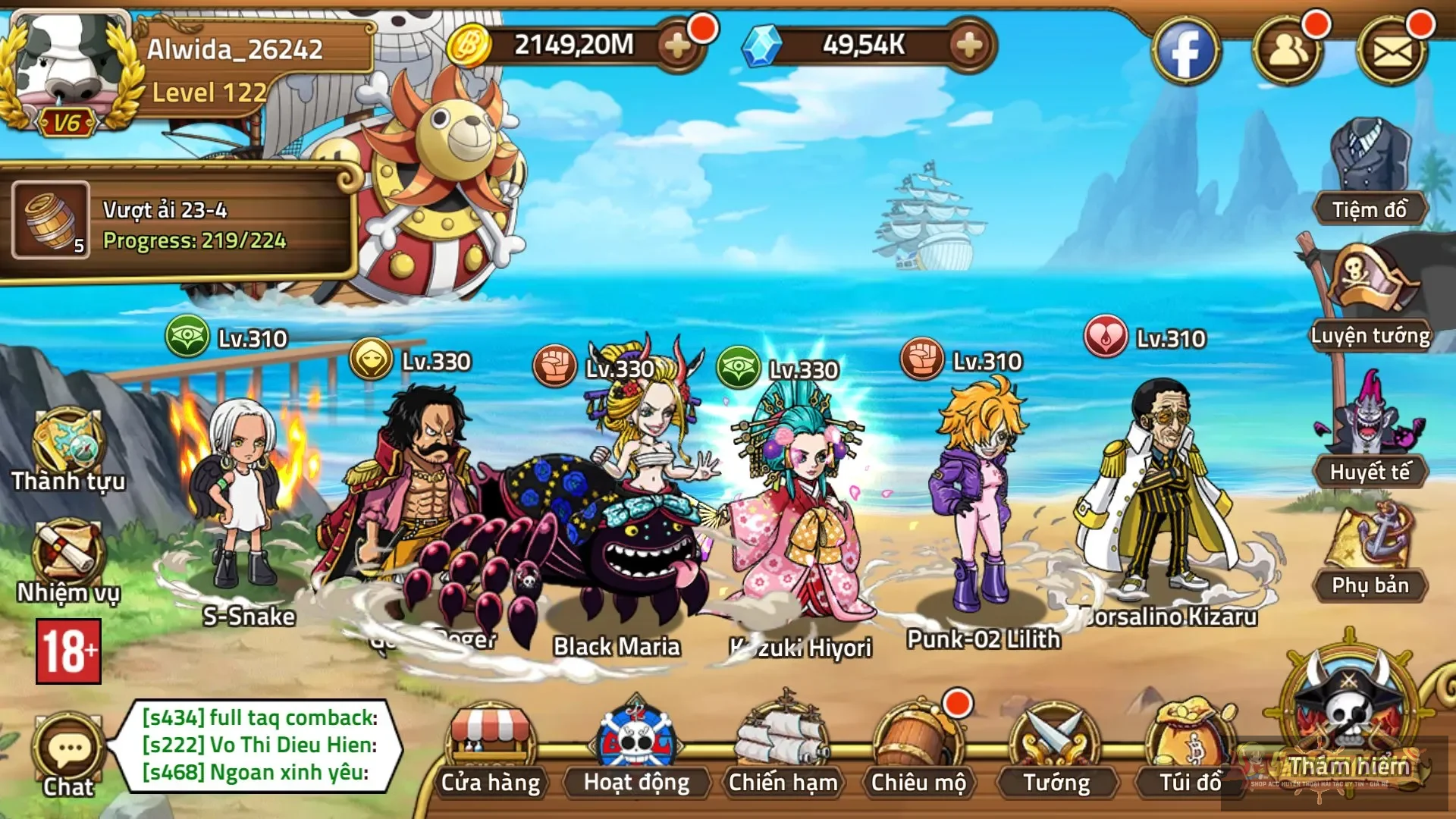Open the Phụ bản dungeon map
This screenshot has width=1456, height=819.
pyautogui.click(x=1370, y=550)
